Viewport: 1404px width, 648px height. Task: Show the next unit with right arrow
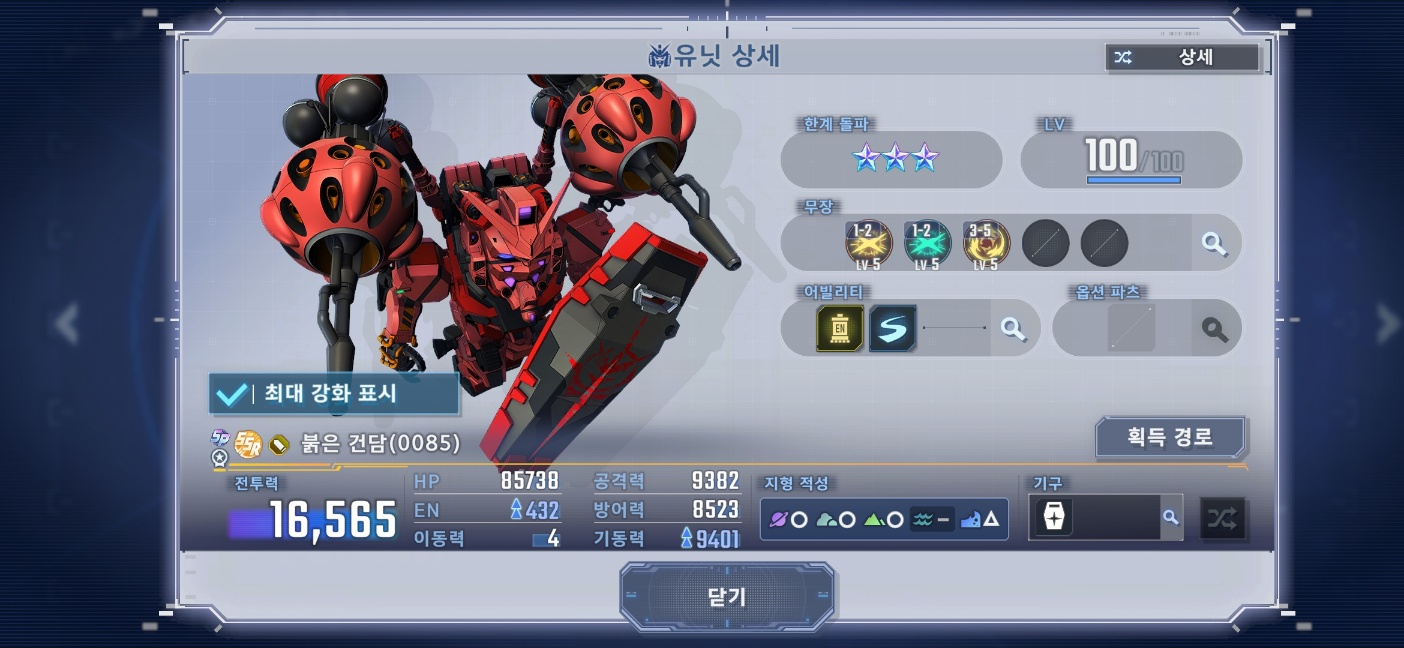click(1388, 323)
